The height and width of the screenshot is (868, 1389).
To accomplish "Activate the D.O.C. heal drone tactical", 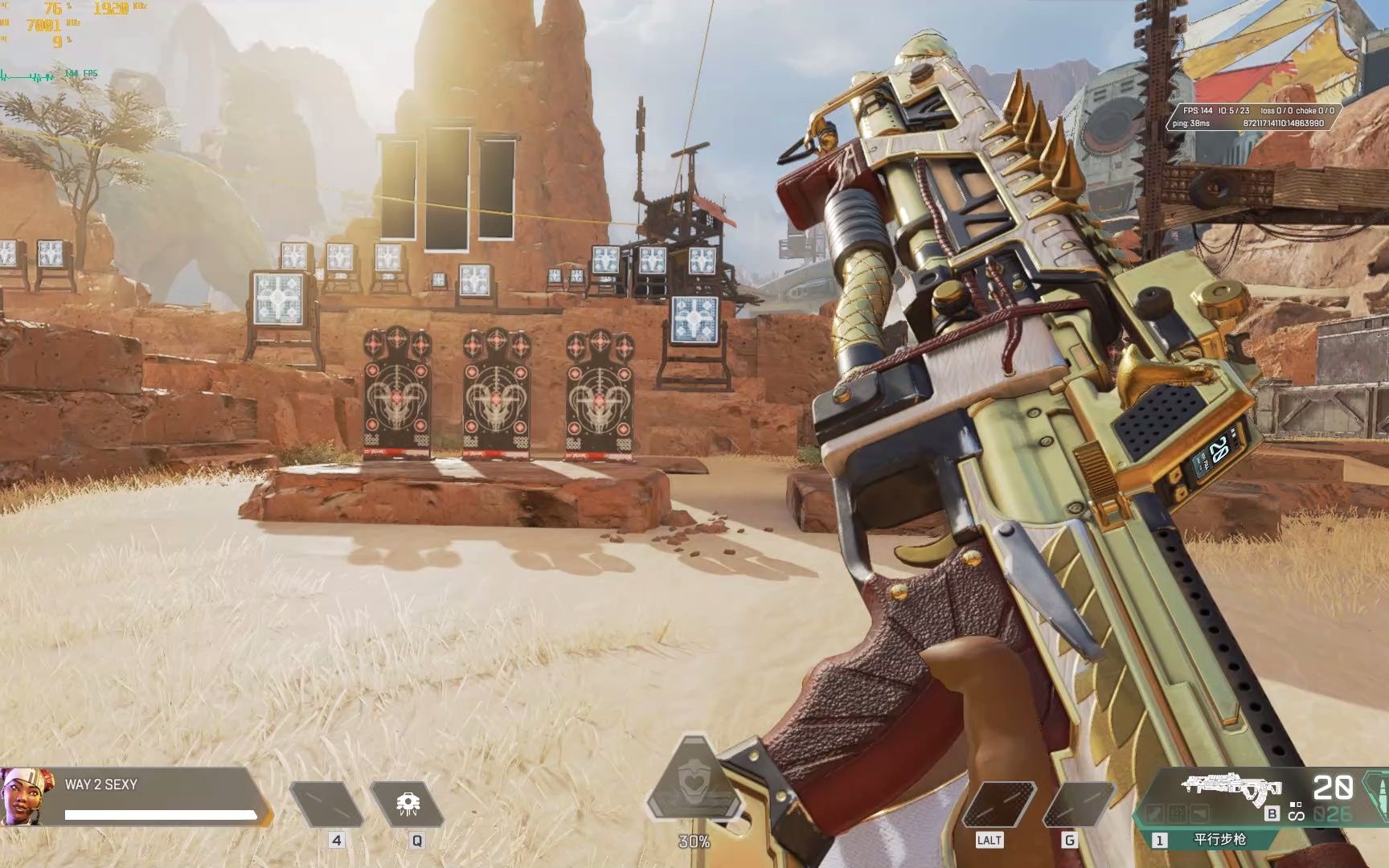I will [407, 804].
